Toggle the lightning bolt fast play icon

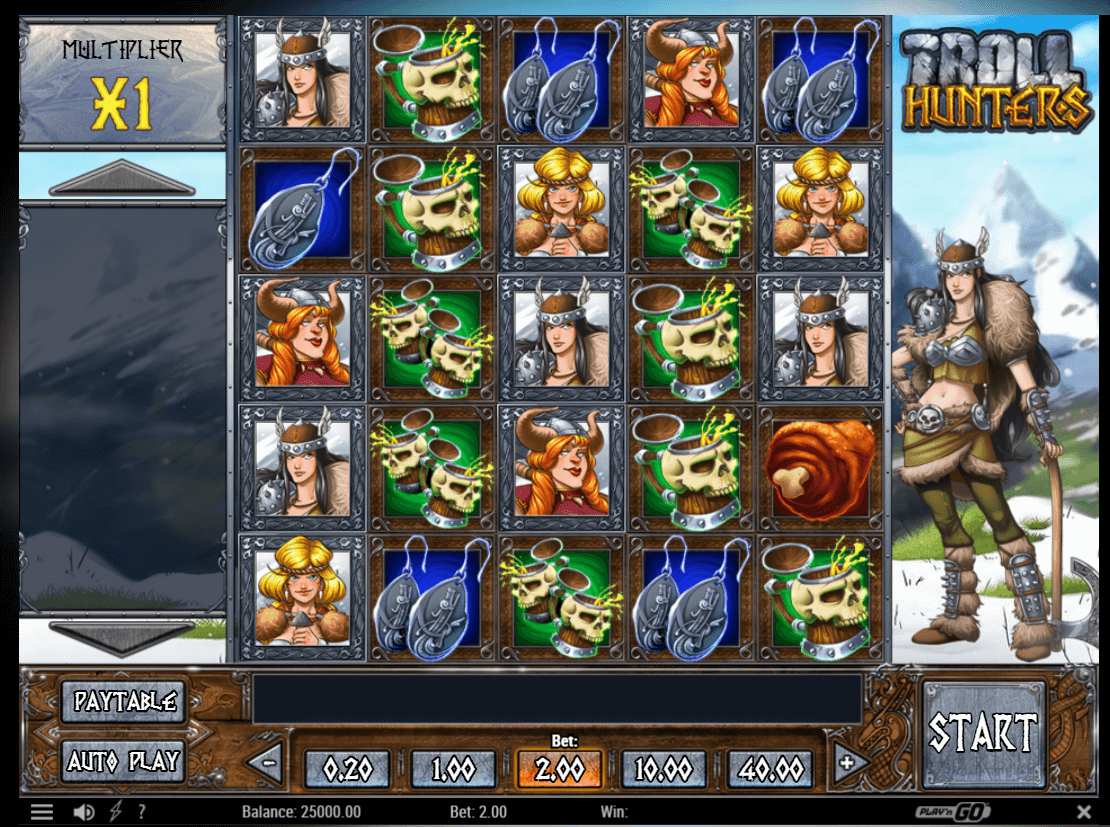click(x=118, y=812)
